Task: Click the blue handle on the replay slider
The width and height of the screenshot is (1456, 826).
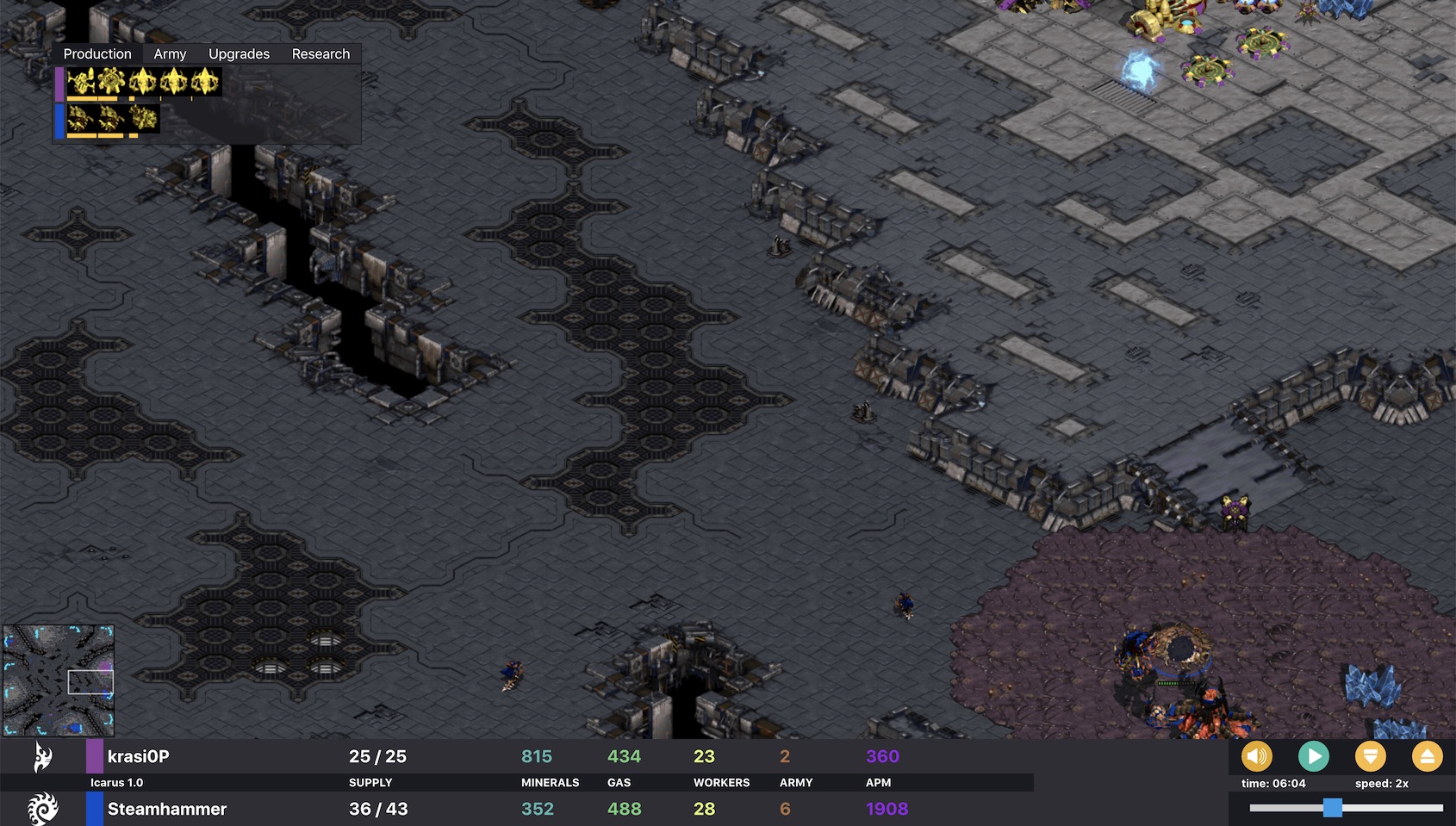Action: point(1332,807)
